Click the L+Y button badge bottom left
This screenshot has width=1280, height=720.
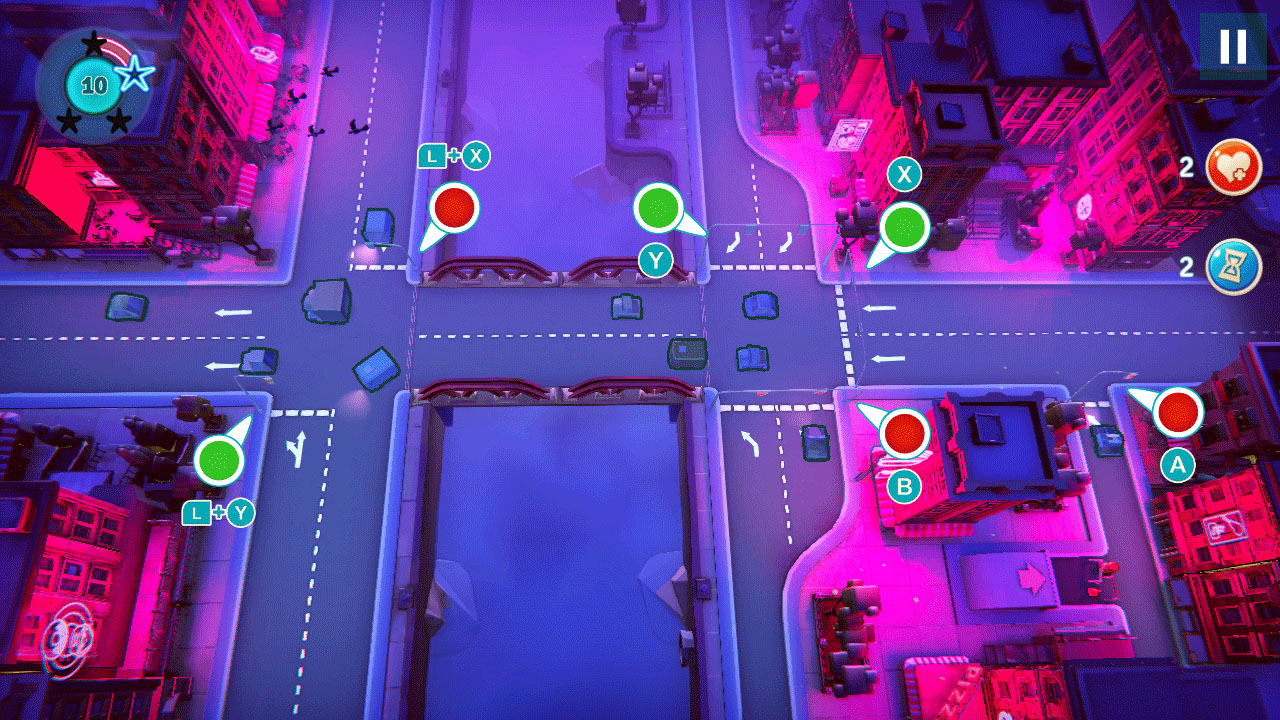pyautogui.click(x=217, y=513)
